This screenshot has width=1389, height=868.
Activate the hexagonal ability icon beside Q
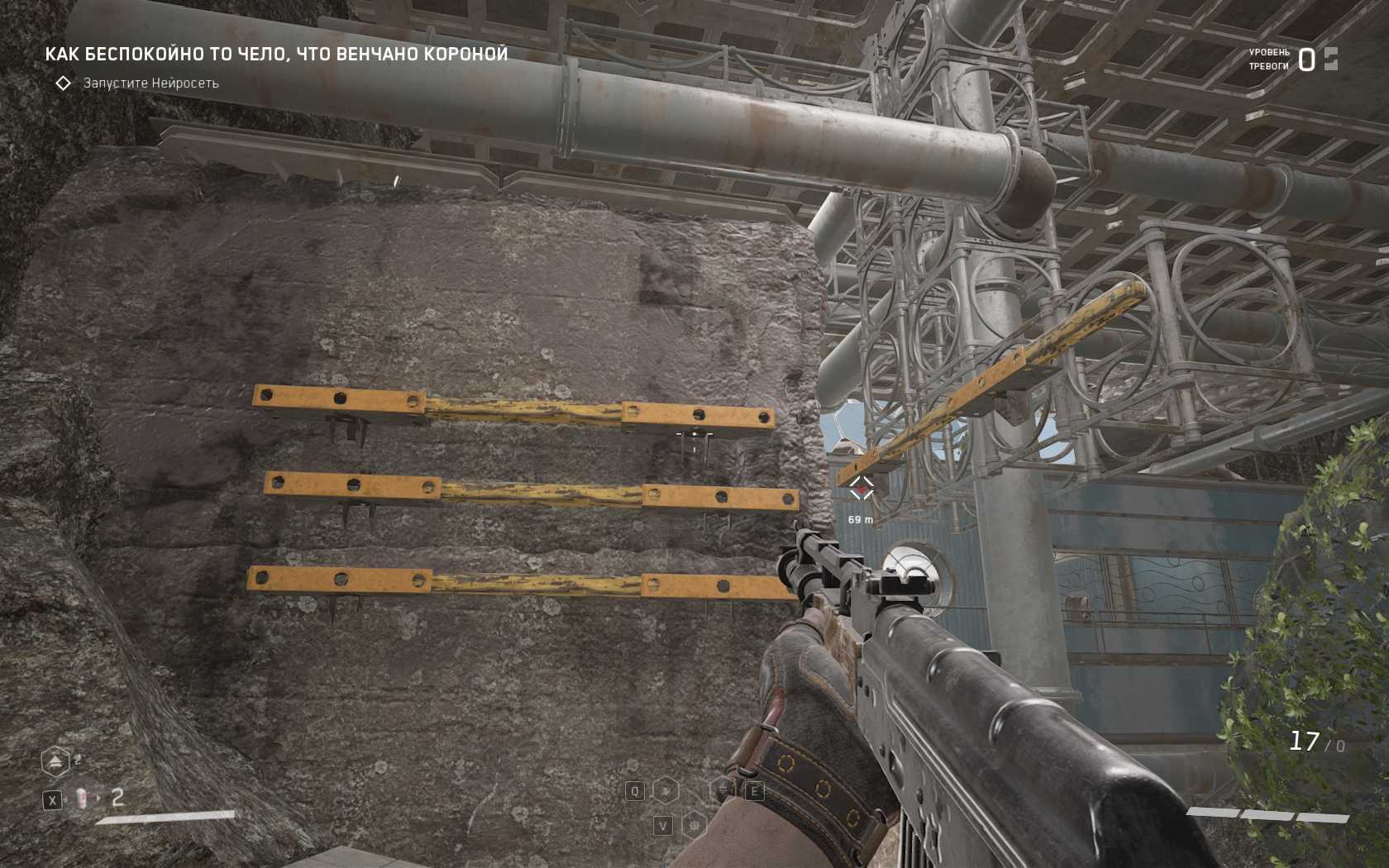click(x=666, y=791)
